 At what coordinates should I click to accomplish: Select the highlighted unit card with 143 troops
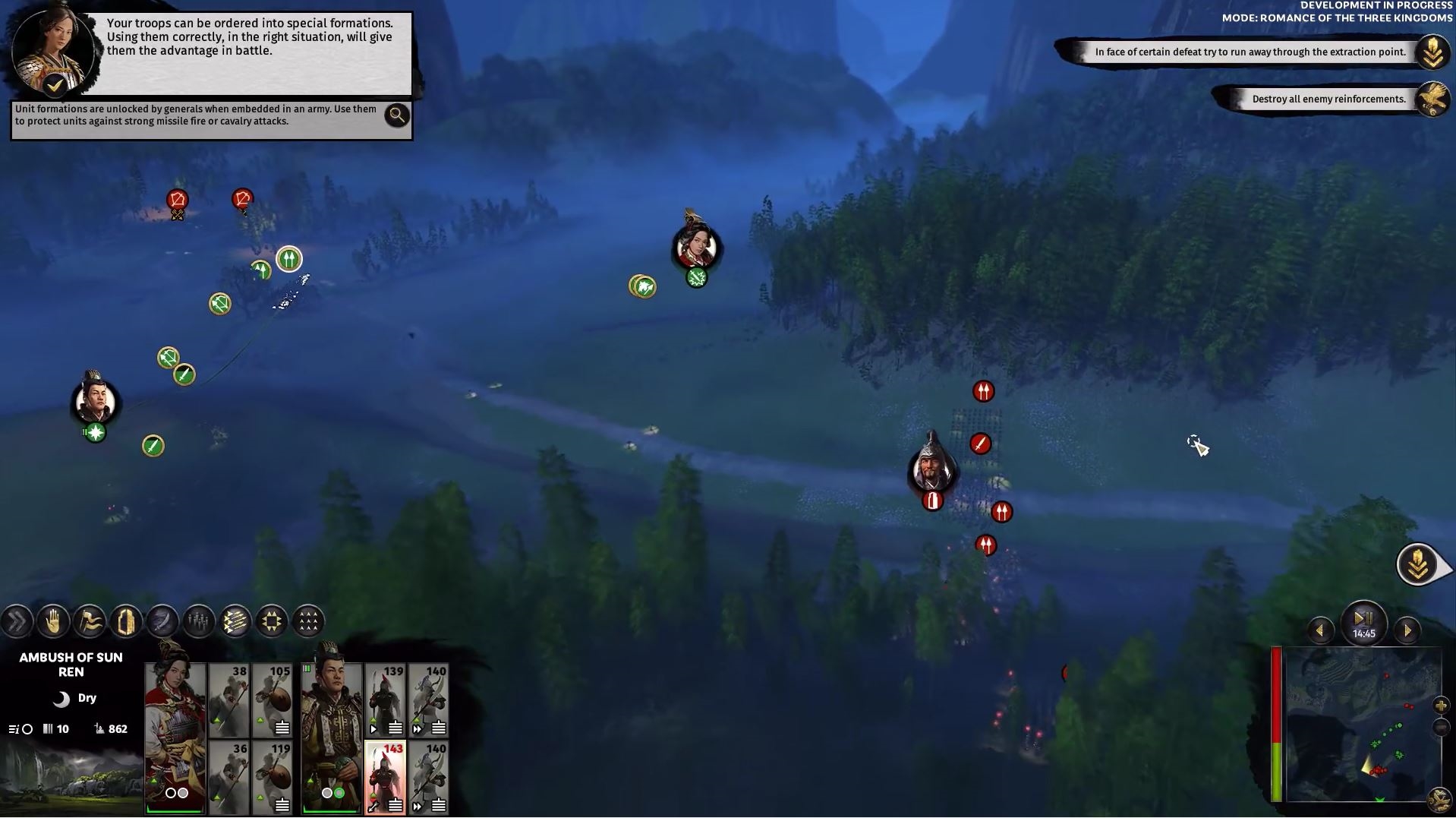pos(386,777)
